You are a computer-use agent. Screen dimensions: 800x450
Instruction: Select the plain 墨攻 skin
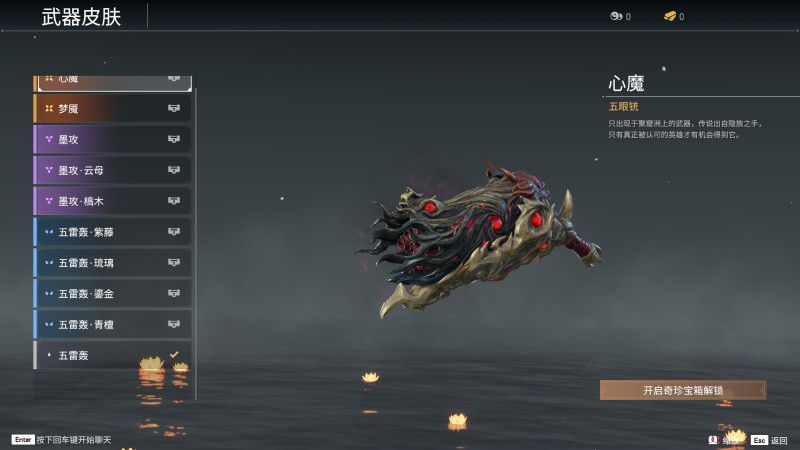click(x=112, y=139)
